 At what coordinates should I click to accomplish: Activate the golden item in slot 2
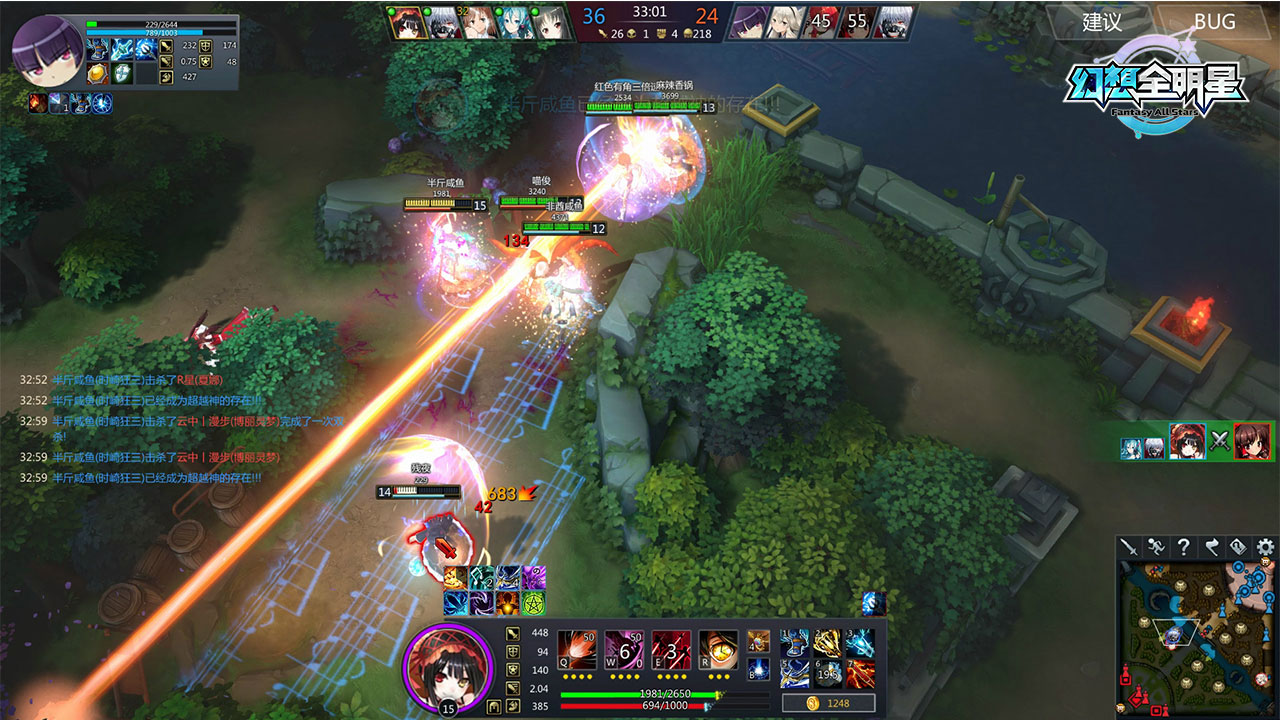coord(827,643)
